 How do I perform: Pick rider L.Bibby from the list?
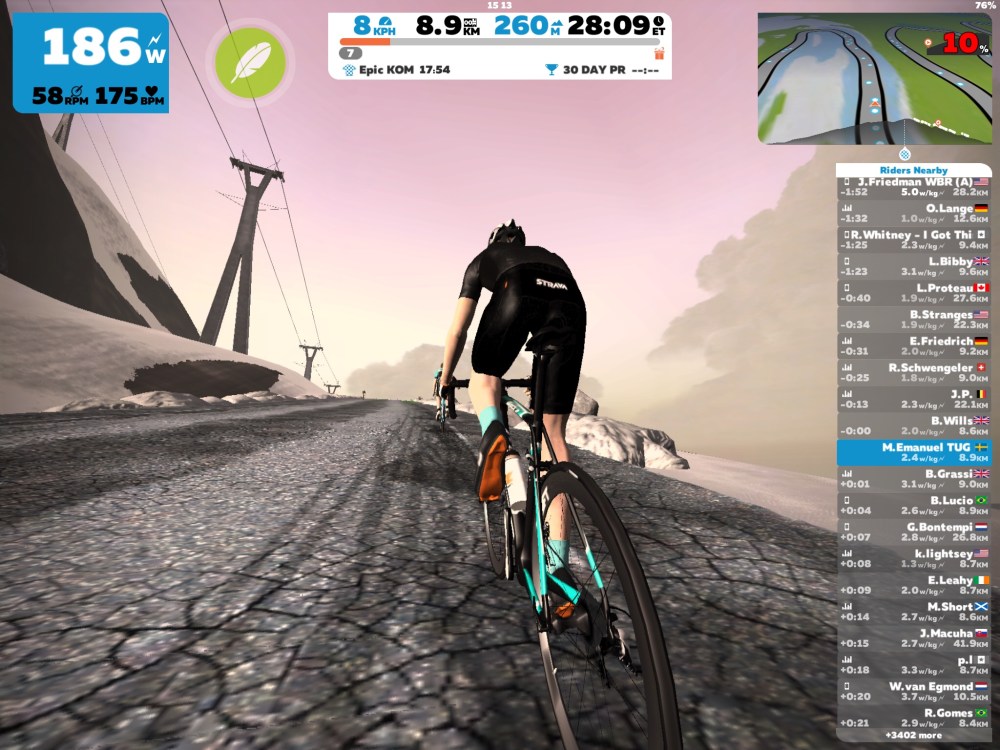tap(913, 267)
